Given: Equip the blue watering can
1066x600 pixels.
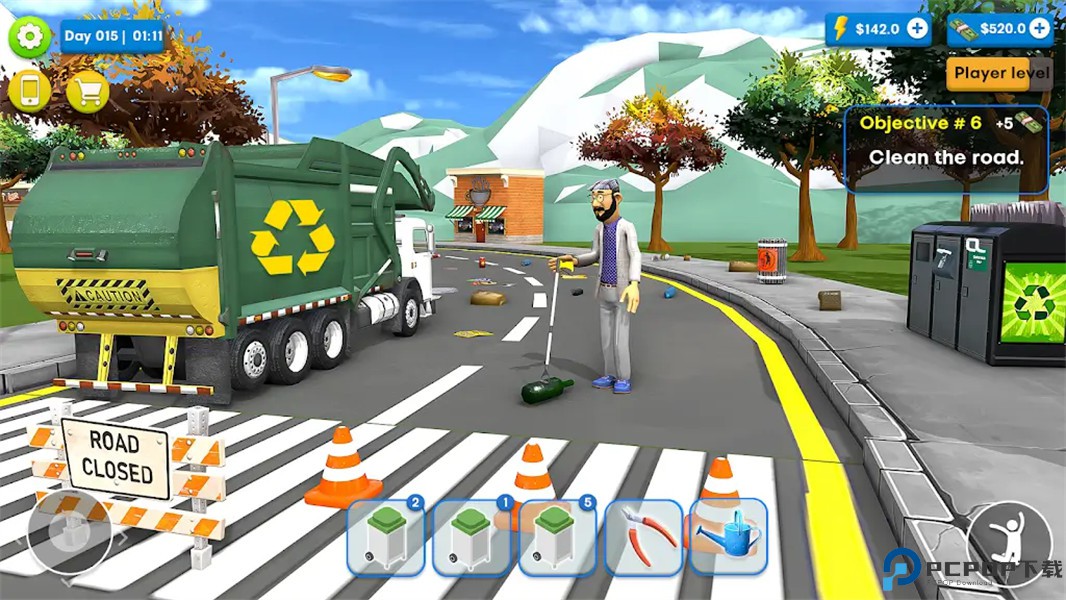Looking at the screenshot, I should [728, 538].
